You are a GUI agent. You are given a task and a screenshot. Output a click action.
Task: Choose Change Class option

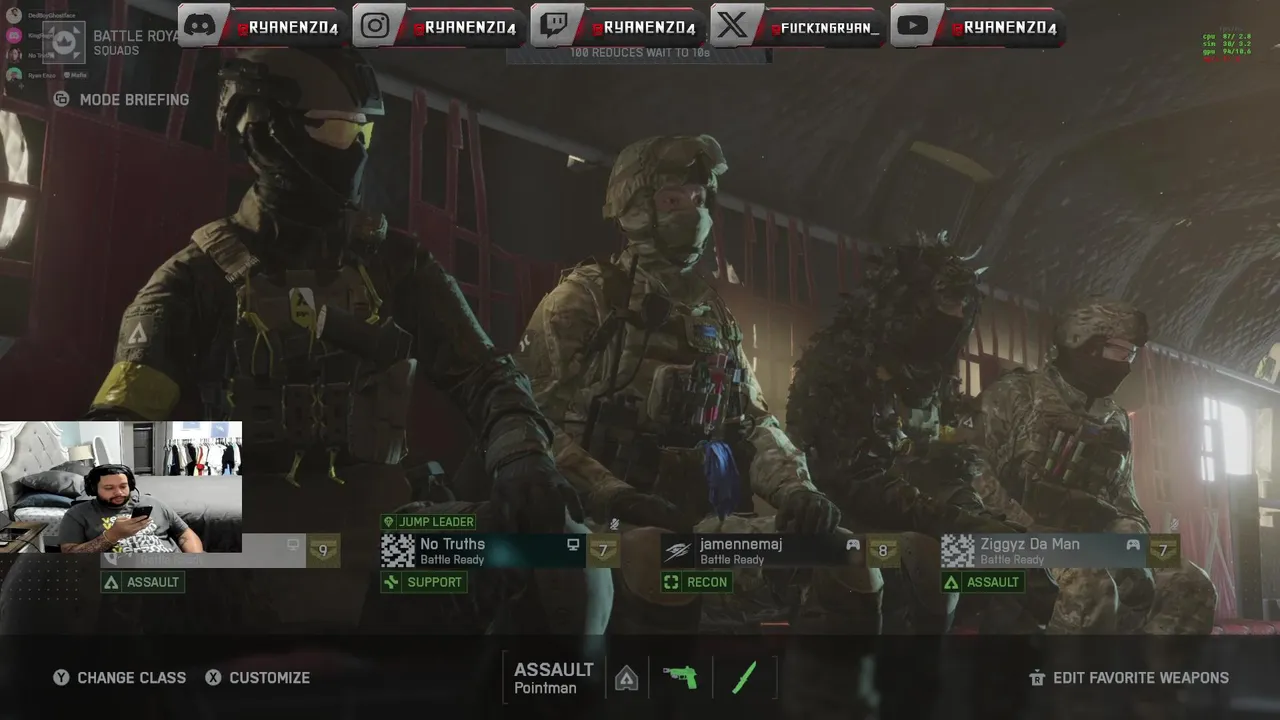tap(120, 677)
